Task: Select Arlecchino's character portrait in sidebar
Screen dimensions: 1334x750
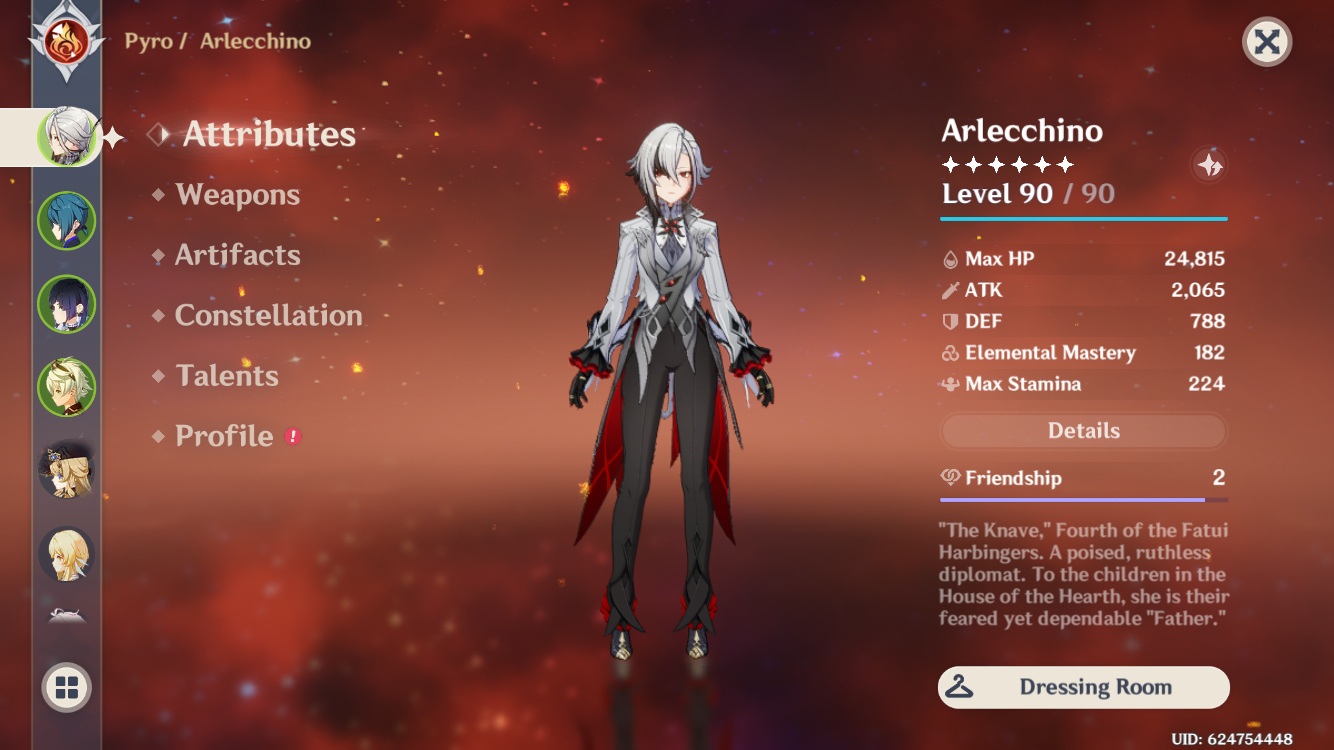Action: point(66,137)
